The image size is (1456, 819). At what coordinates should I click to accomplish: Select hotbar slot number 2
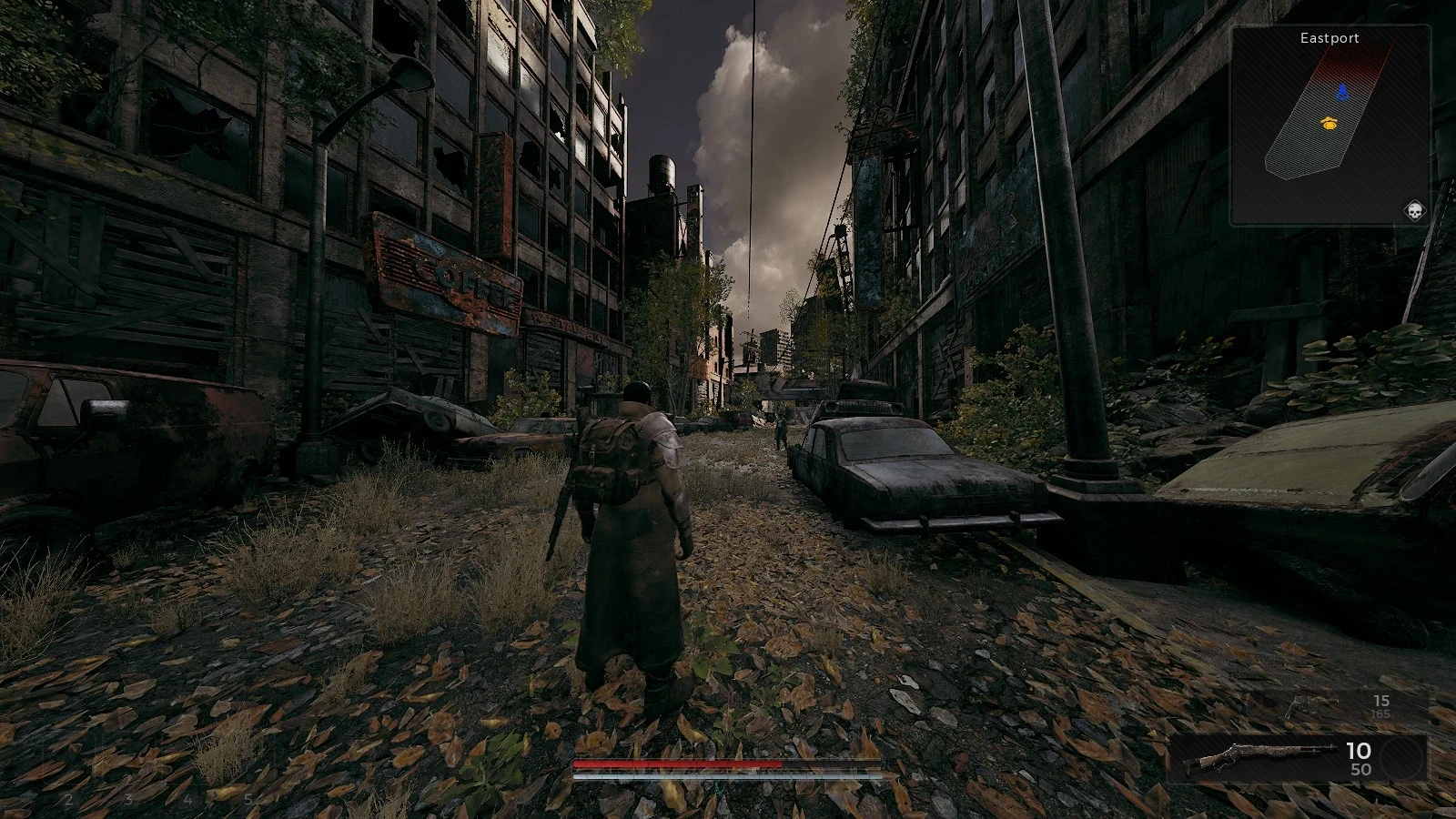click(x=67, y=798)
